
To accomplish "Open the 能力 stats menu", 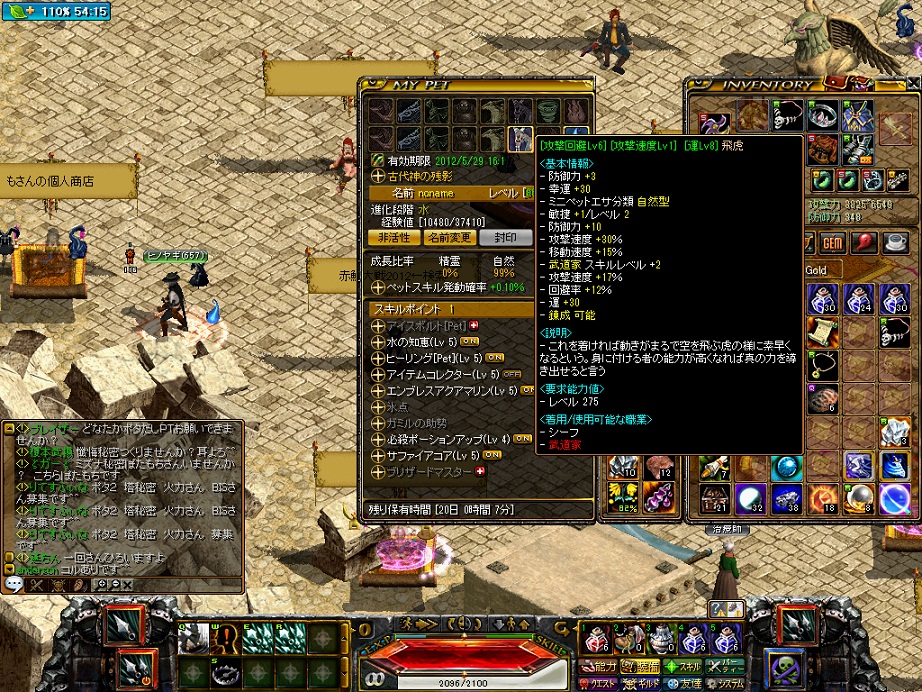I will pos(602,665).
